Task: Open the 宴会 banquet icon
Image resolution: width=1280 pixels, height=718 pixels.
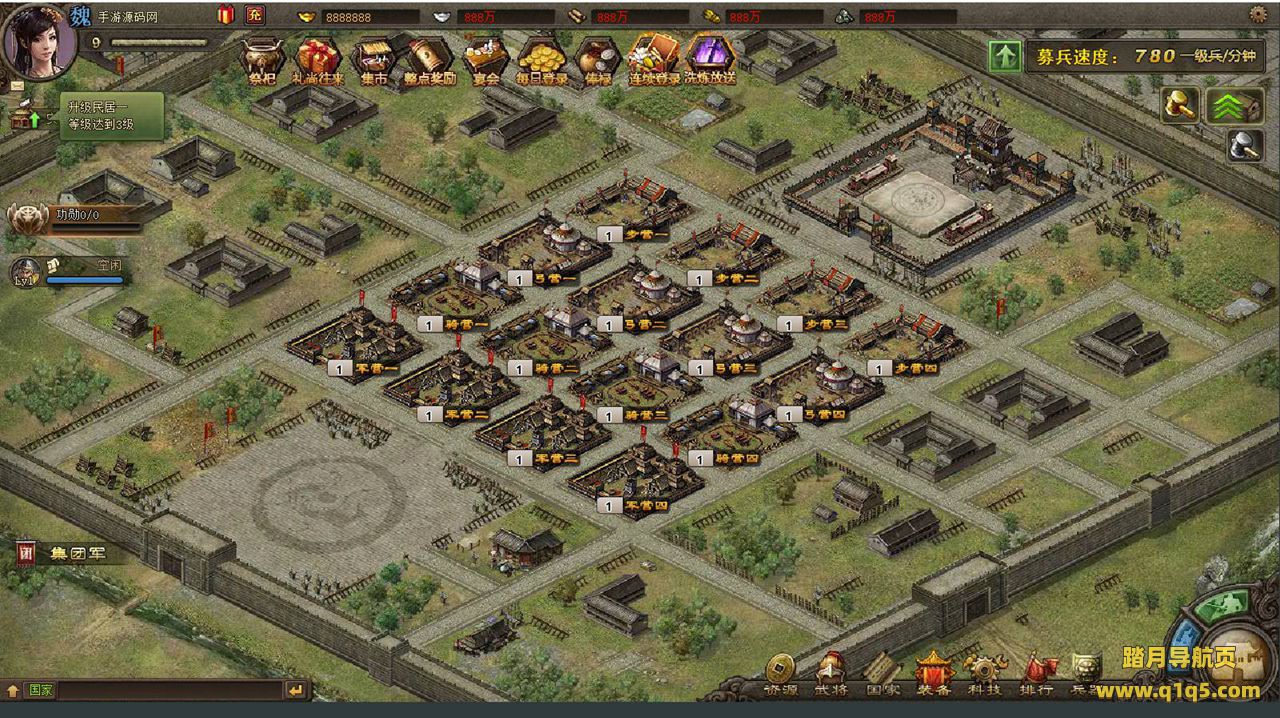Action: [x=486, y=59]
